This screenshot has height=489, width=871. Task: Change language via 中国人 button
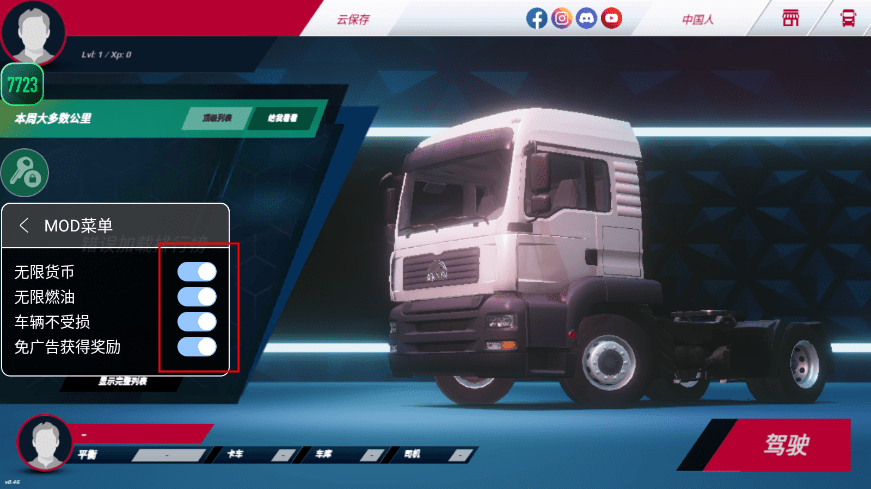tap(699, 19)
